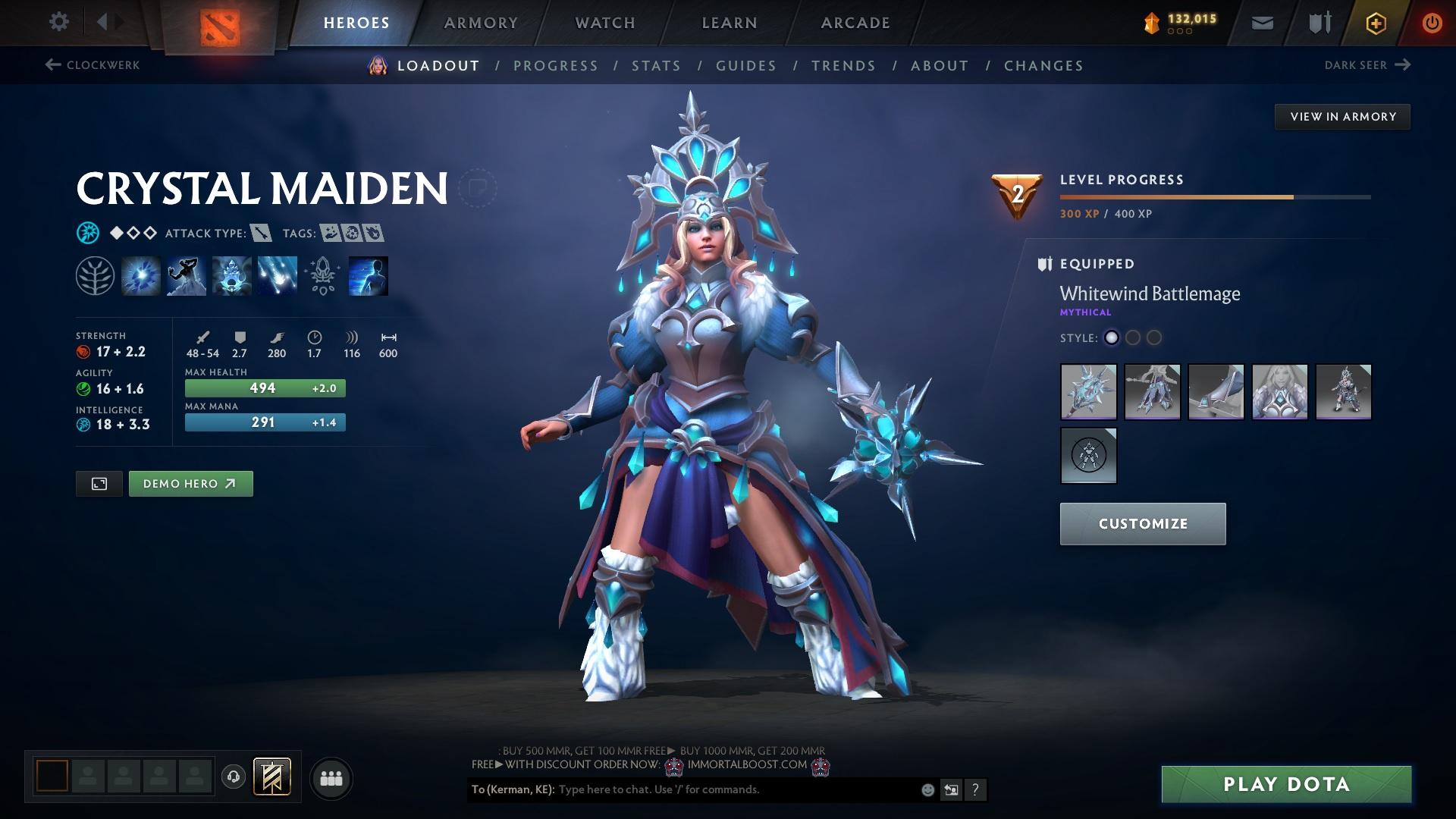Switch to the STATS tab
This screenshot has width=1456, height=819.
[x=657, y=65]
